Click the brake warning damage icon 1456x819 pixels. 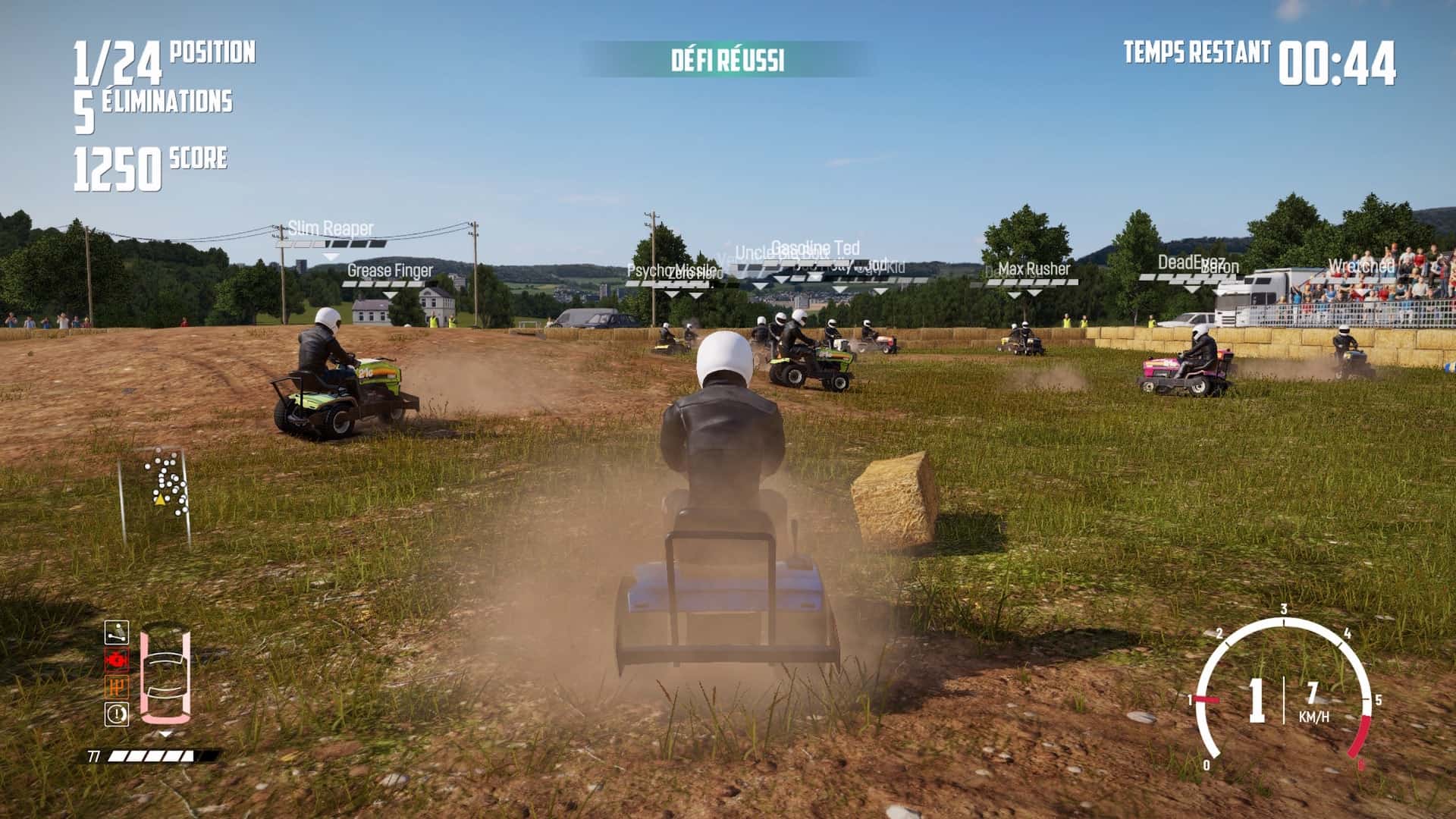click(x=117, y=714)
